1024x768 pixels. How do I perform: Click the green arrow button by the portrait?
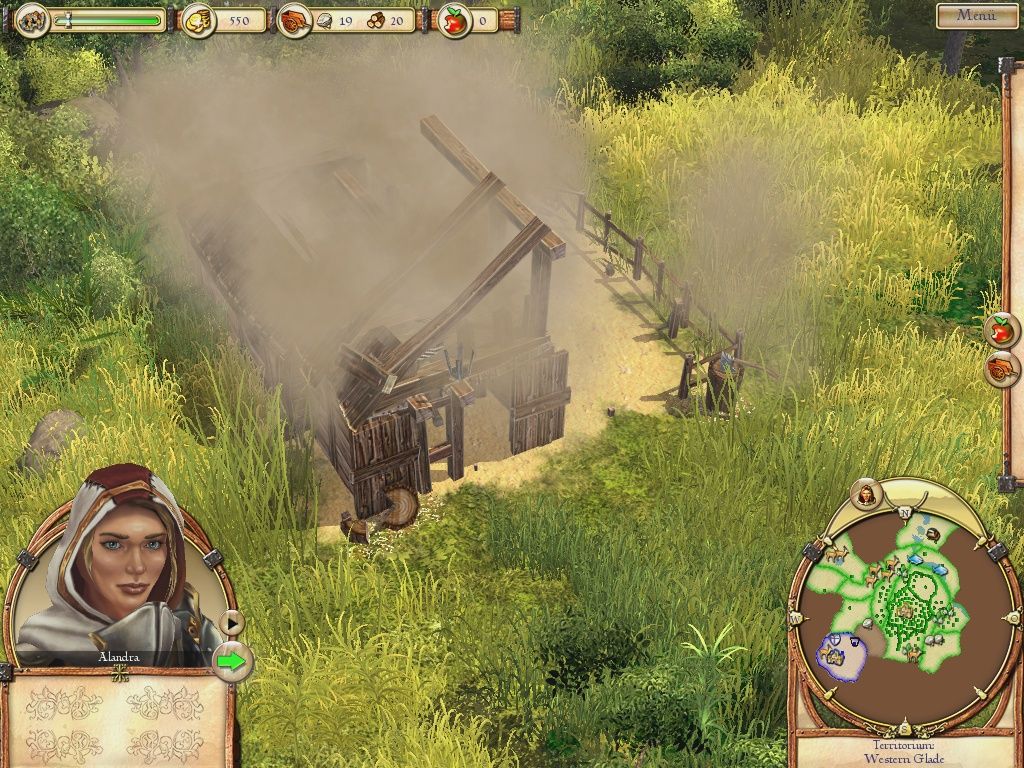232,661
